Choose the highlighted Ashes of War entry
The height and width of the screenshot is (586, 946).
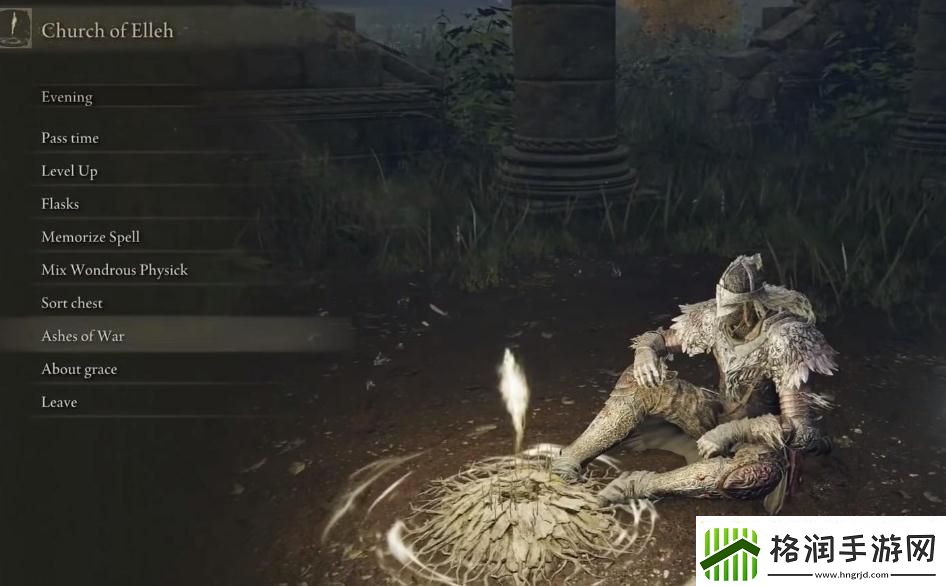point(83,336)
